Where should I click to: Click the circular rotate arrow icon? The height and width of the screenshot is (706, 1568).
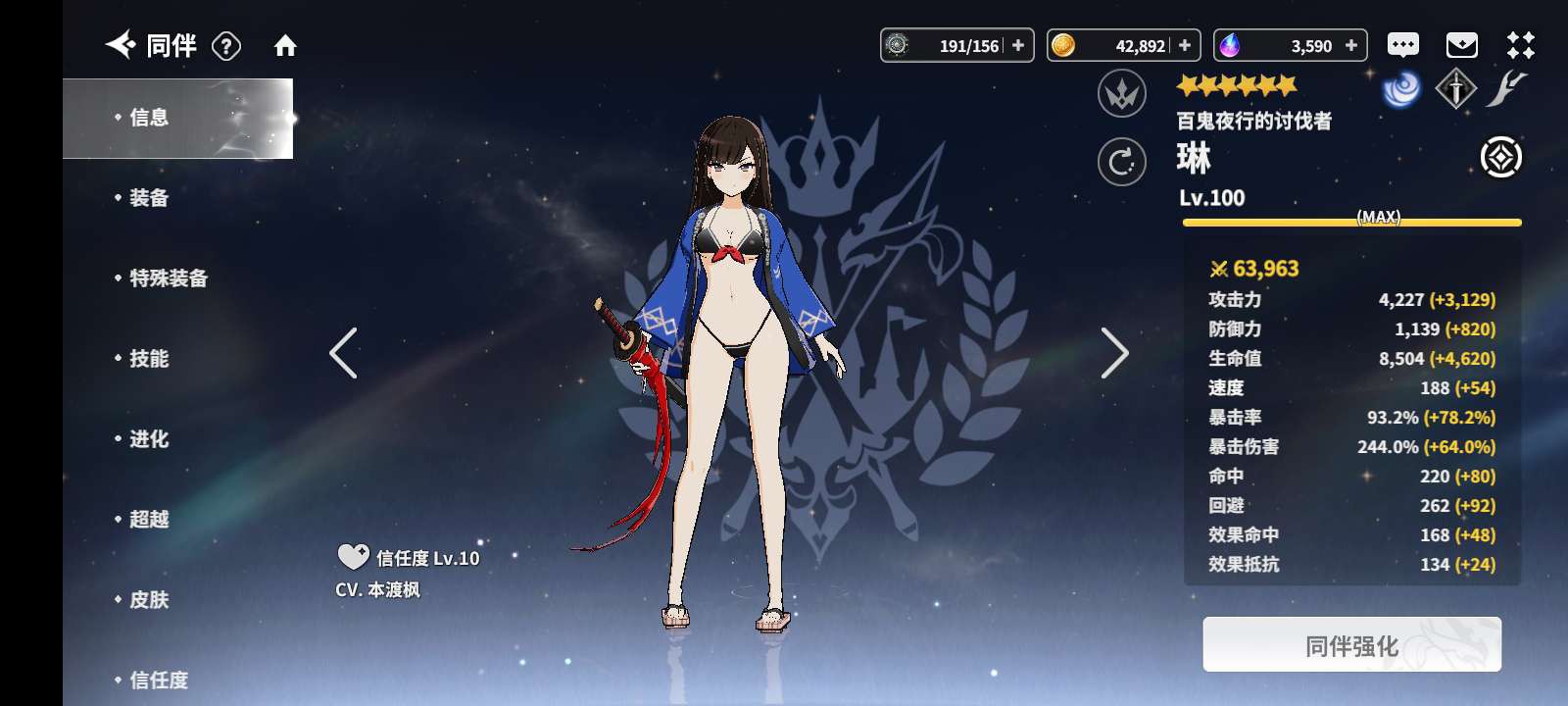tap(1122, 162)
